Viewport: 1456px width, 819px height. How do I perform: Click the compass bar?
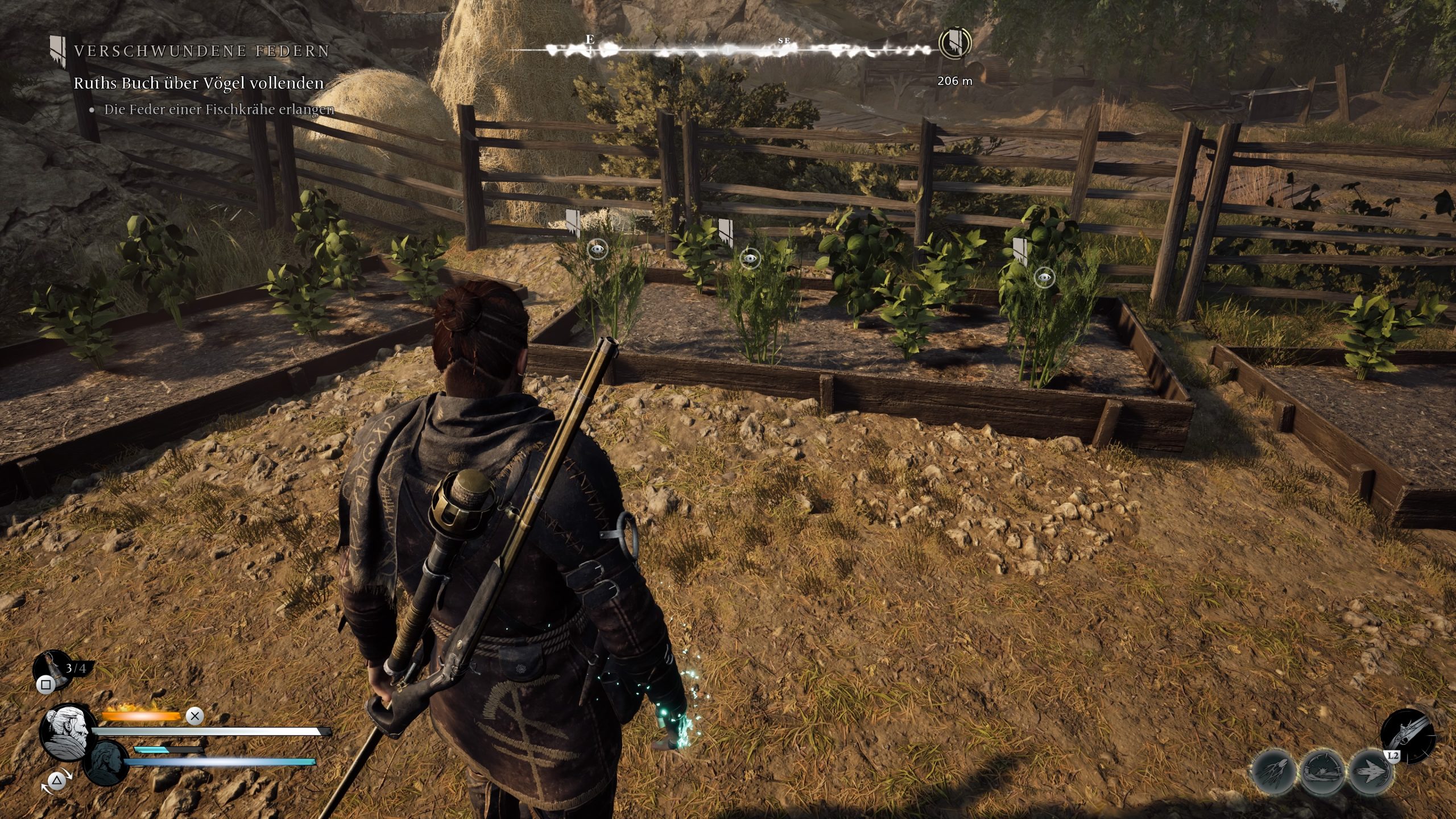coord(722,50)
